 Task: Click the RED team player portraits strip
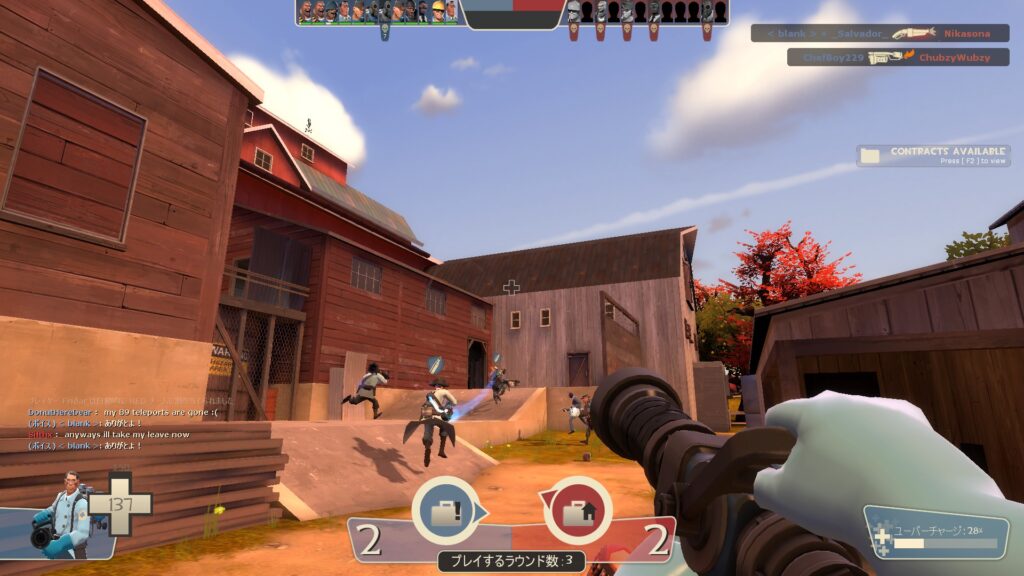tap(646, 12)
